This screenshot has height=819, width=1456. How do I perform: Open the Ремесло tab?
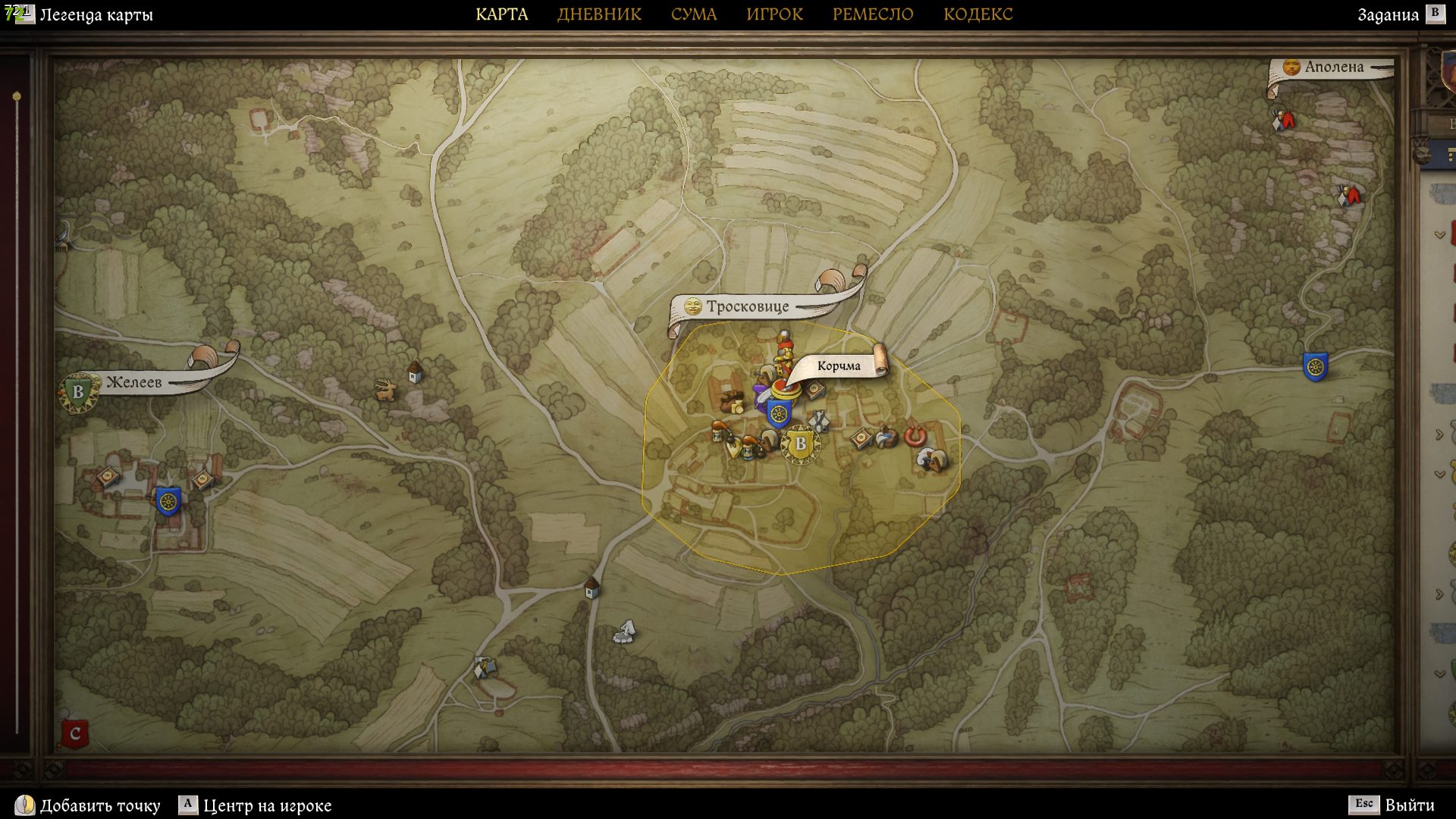point(872,14)
